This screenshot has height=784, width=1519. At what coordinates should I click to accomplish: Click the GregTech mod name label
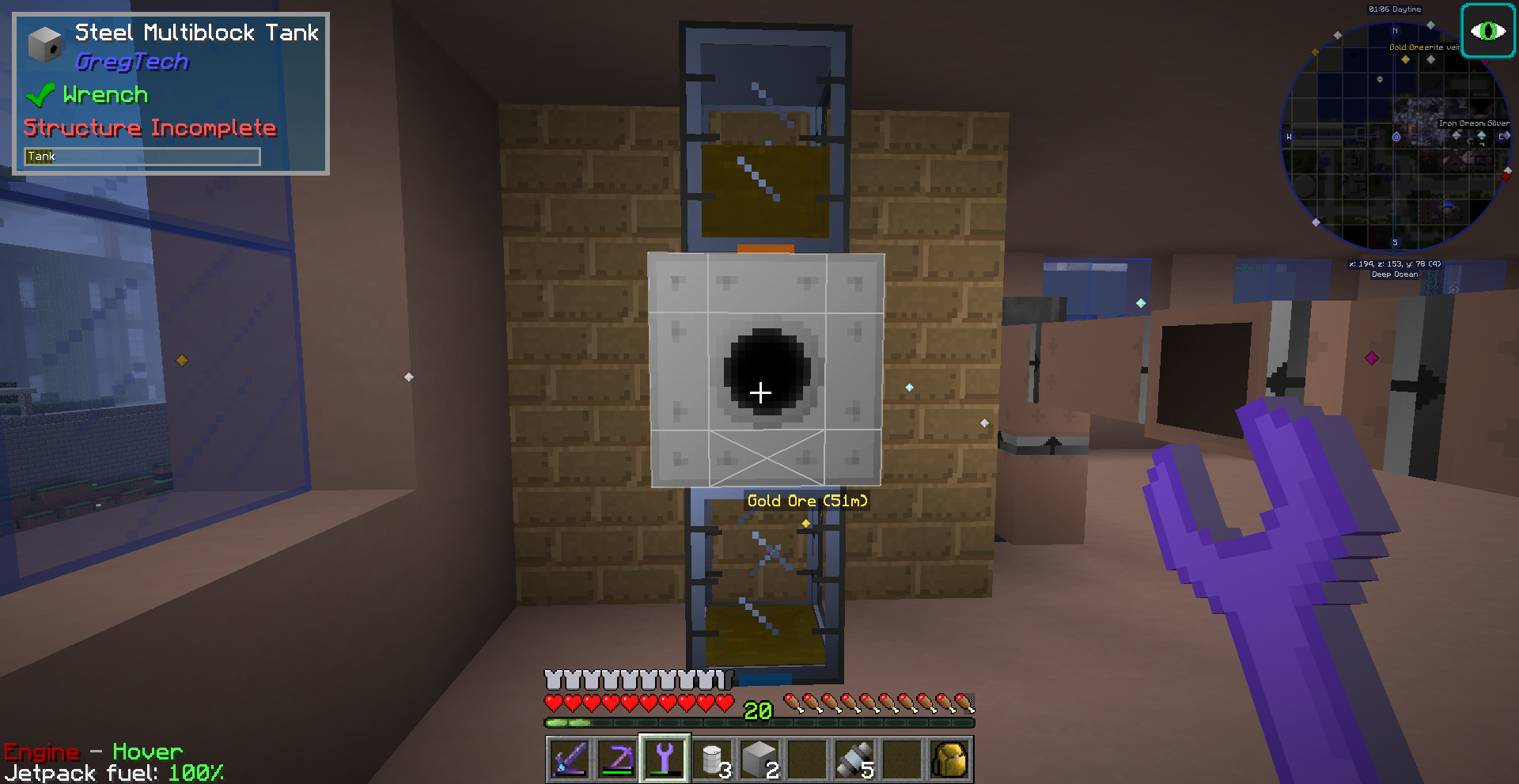(x=131, y=61)
